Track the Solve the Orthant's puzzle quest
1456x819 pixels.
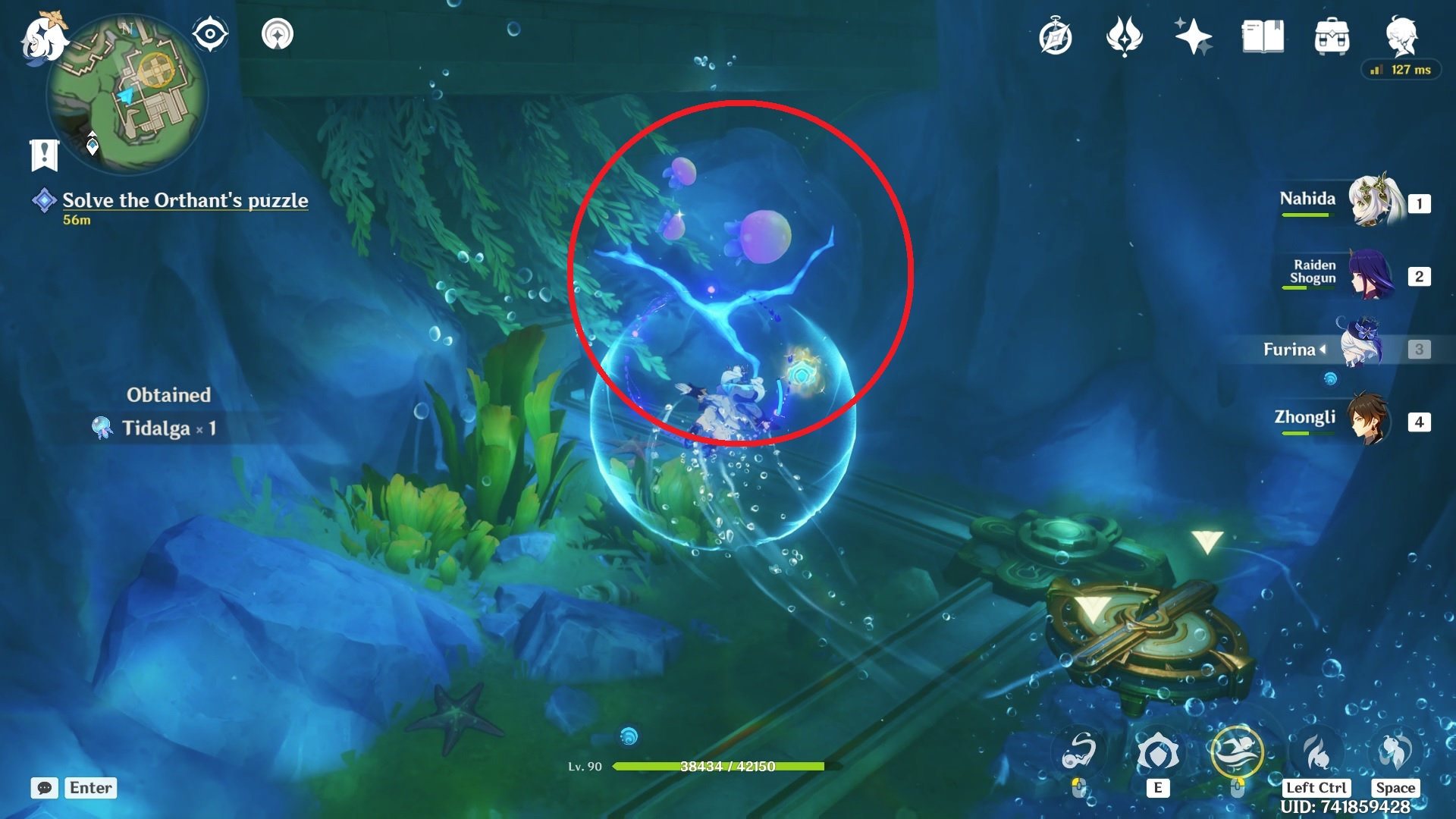(185, 200)
